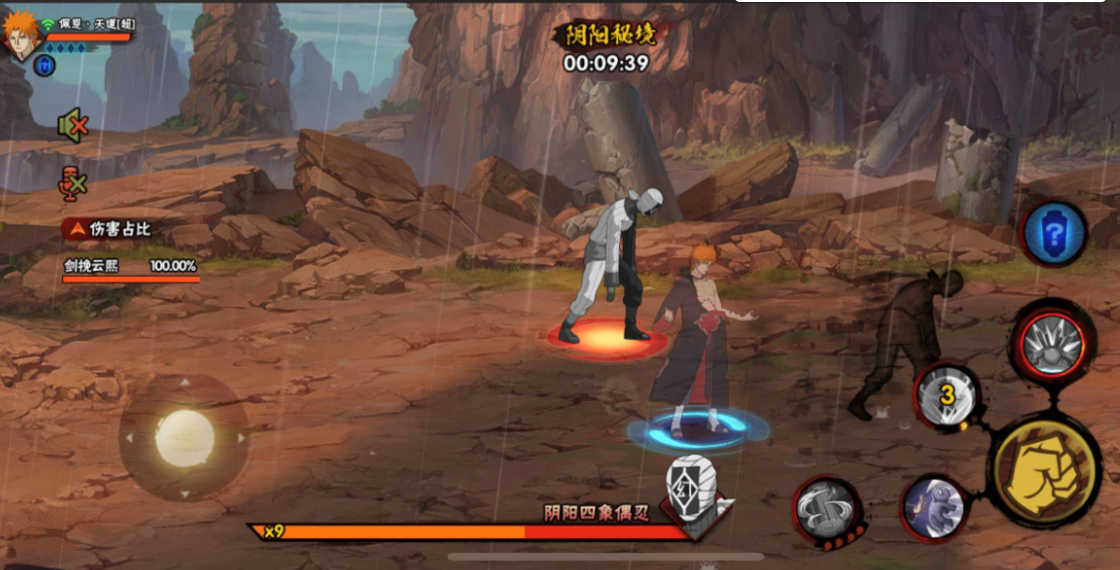Trigger the grey whirlwind pillar skill

[x=827, y=507]
